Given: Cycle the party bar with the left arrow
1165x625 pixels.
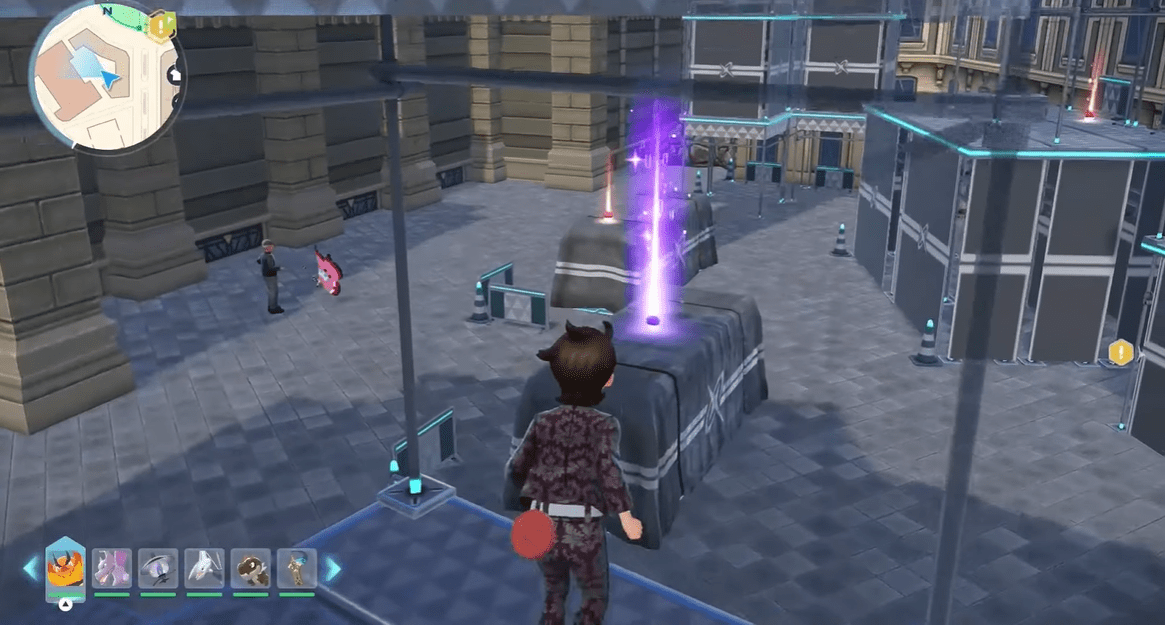Looking at the screenshot, I should click(31, 569).
